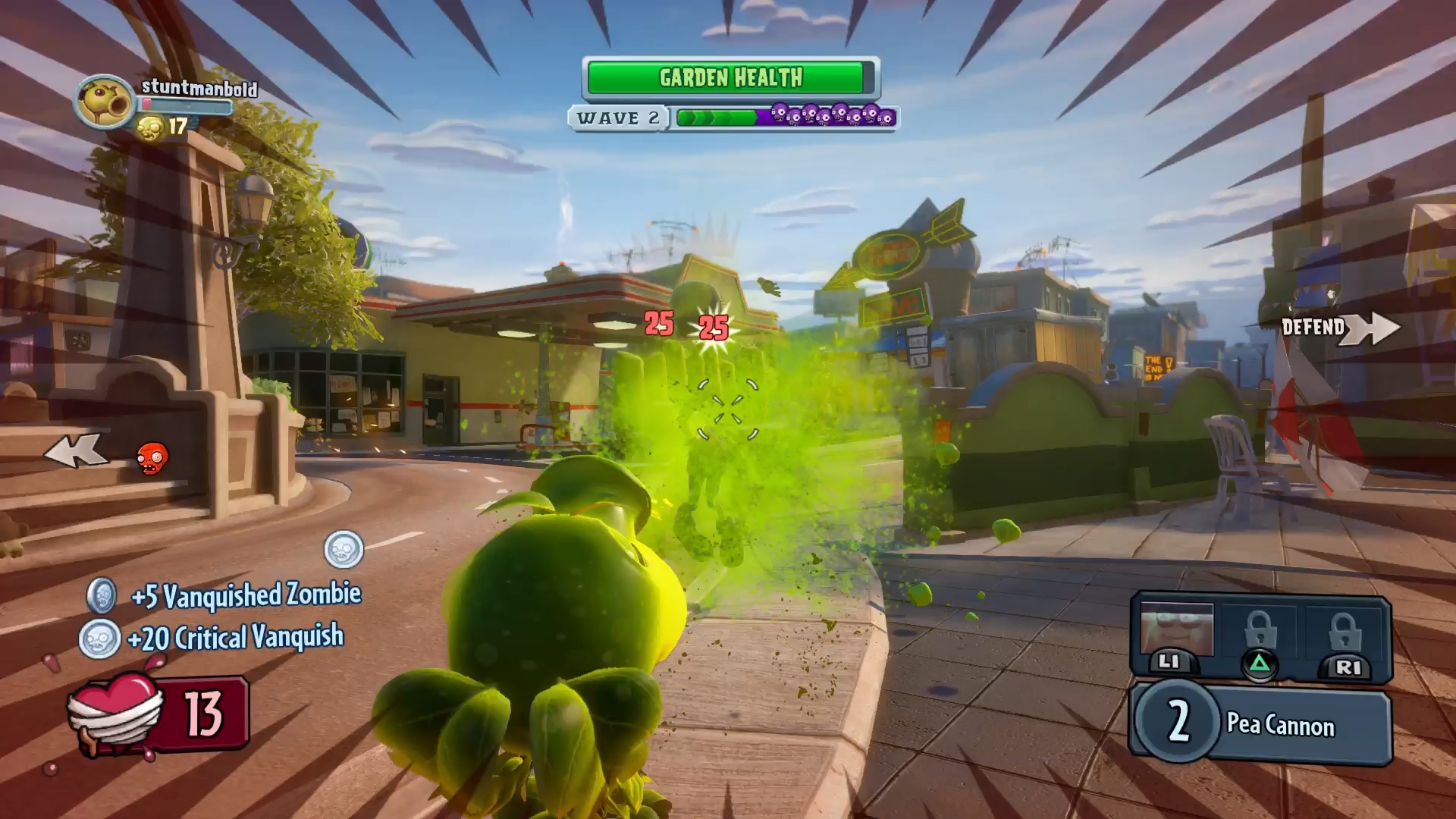
Task: Select the stuntmanbold Peashooter portrait
Action: (x=104, y=102)
